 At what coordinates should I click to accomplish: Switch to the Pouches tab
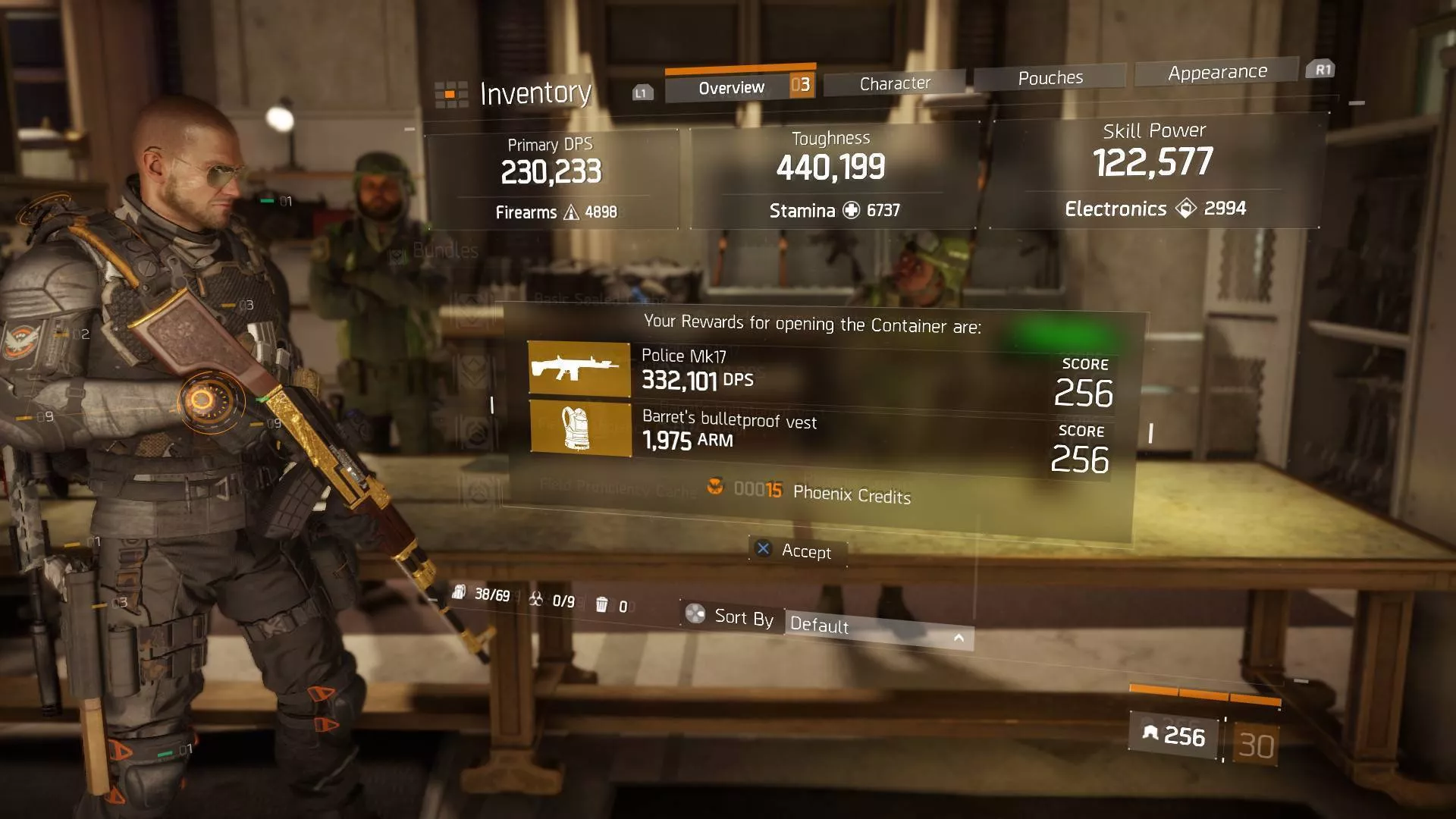pyautogui.click(x=1050, y=78)
